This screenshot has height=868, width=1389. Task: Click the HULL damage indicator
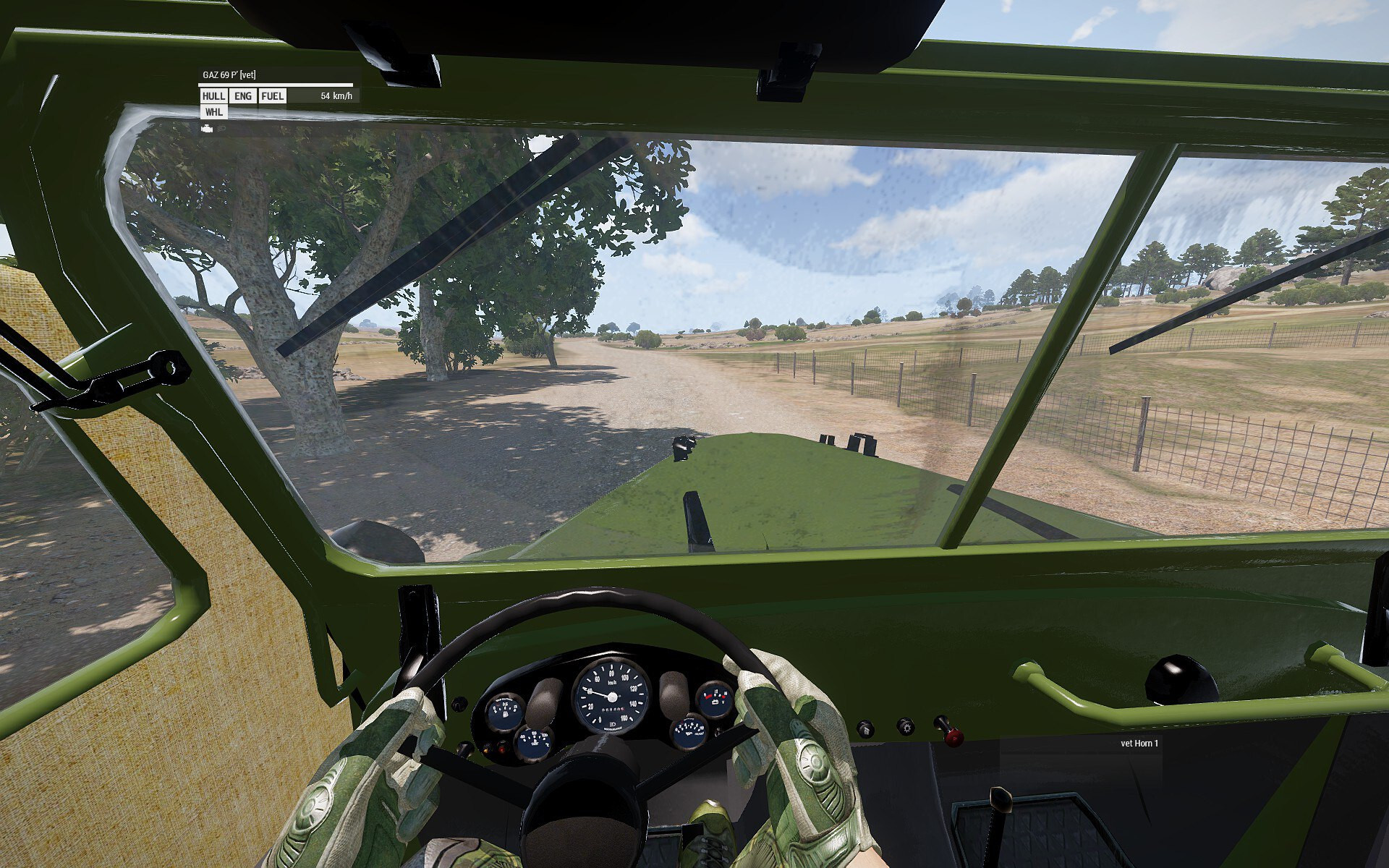pos(213,96)
